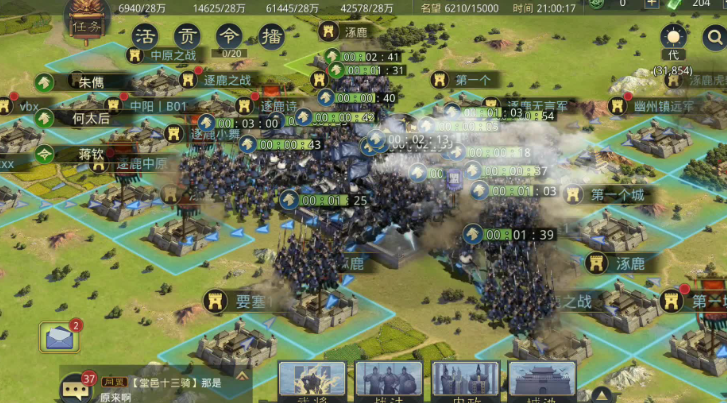Open the 武将 generals panel

pos(311,381)
